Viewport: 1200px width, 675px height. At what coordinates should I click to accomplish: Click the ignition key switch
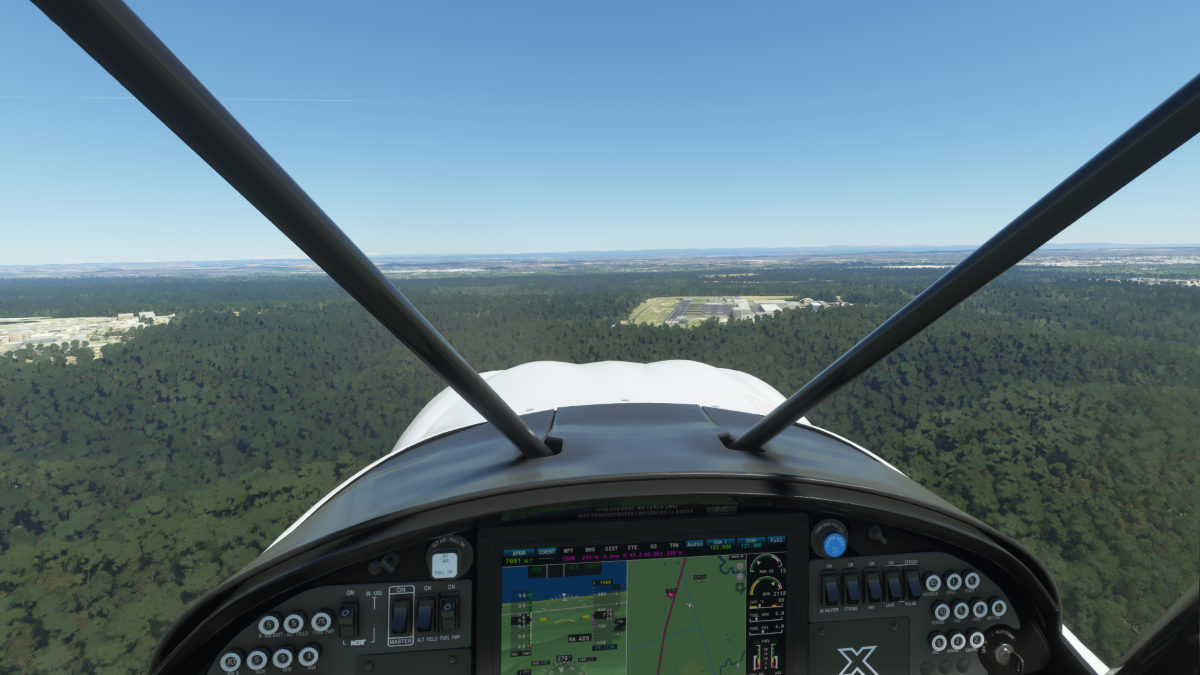pyautogui.click(x=1003, y=655)
